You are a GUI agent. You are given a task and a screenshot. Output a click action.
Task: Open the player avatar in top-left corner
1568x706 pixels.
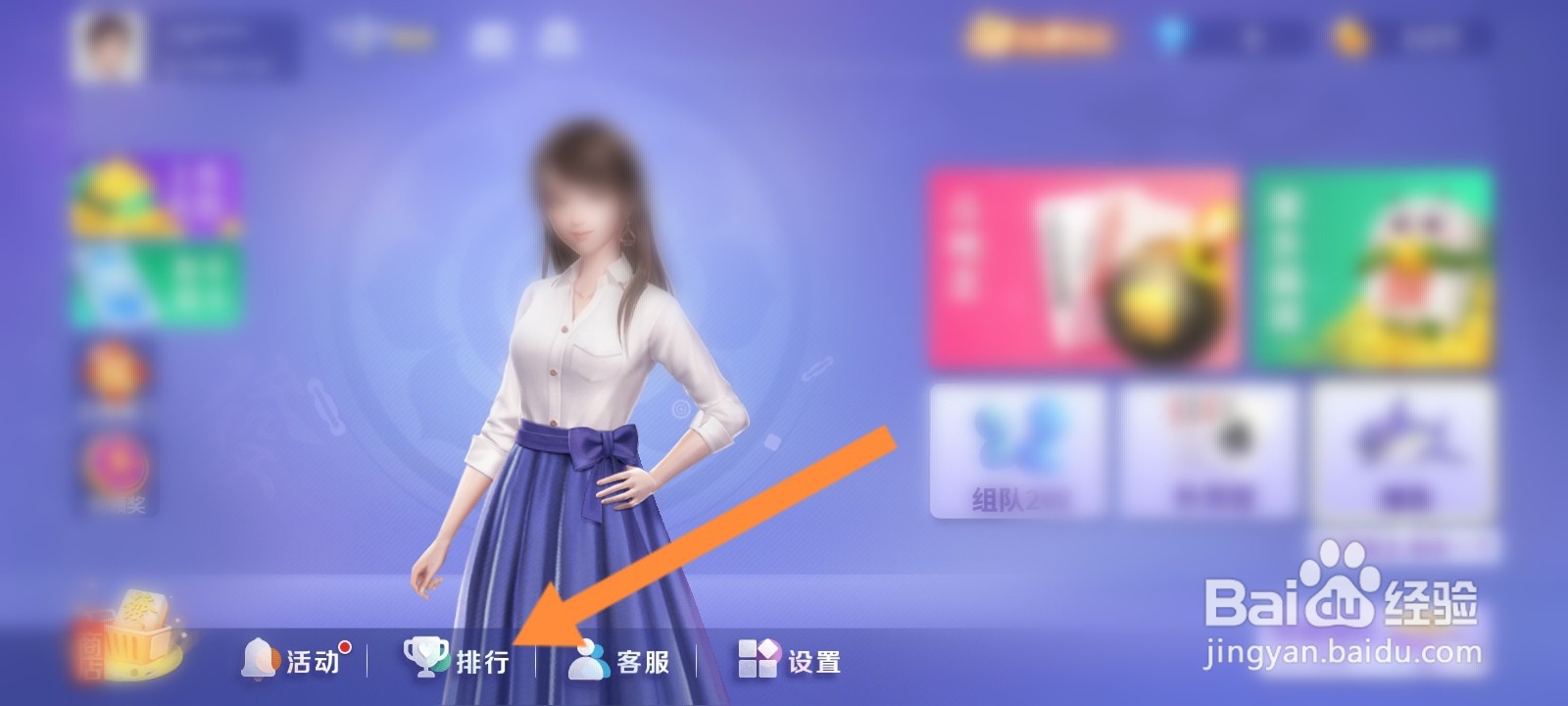[111, 41]
